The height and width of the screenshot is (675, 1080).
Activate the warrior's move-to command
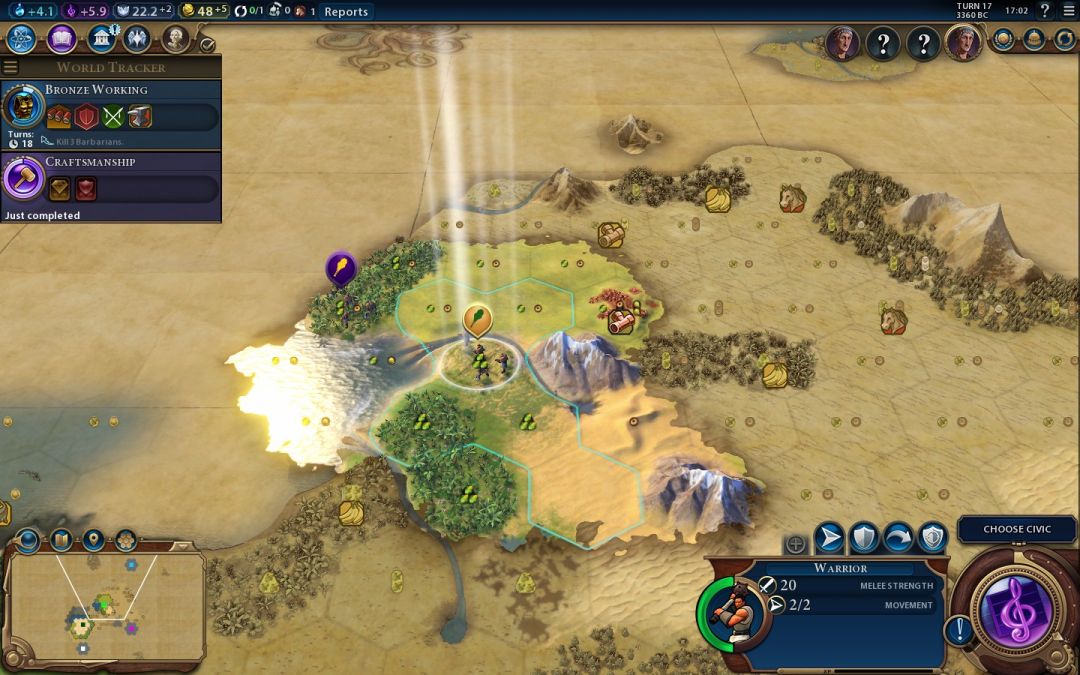pos(829,539)
